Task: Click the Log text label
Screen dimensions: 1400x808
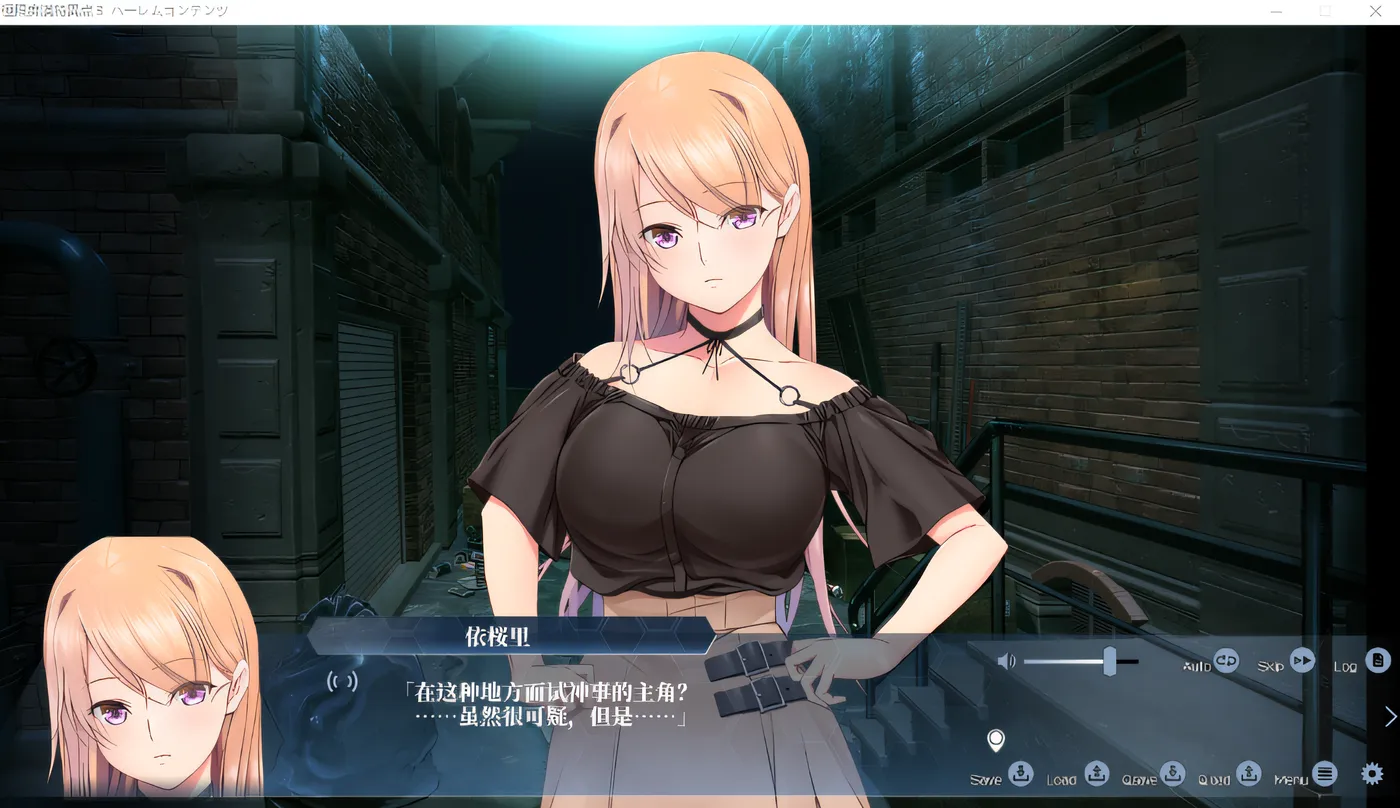Action: (1346, 664)
